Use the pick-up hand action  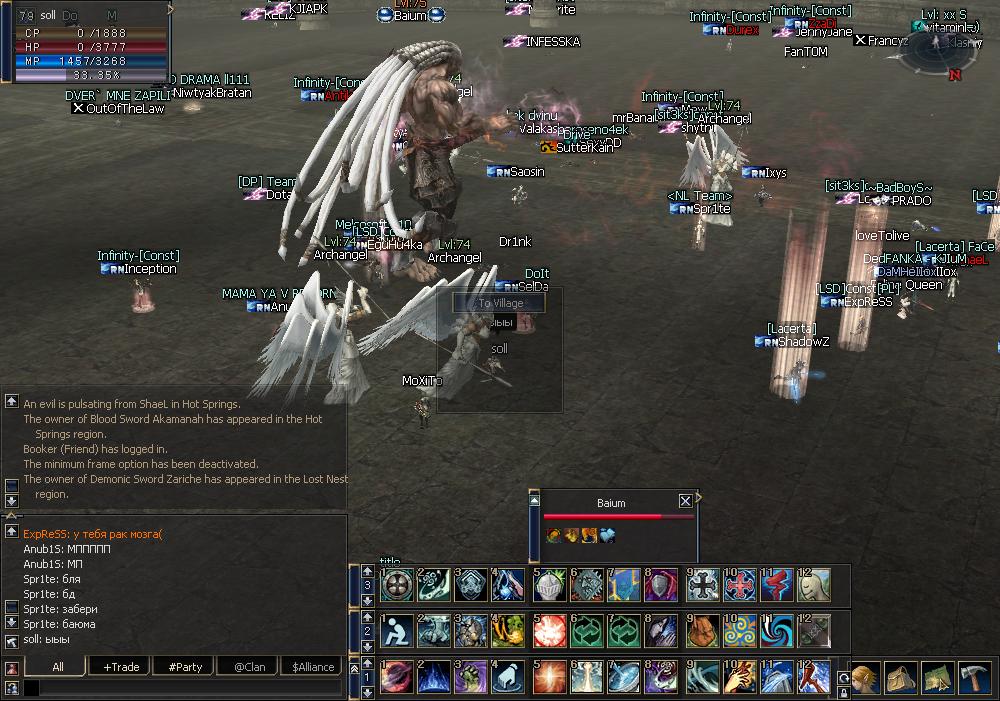[511, 678]
